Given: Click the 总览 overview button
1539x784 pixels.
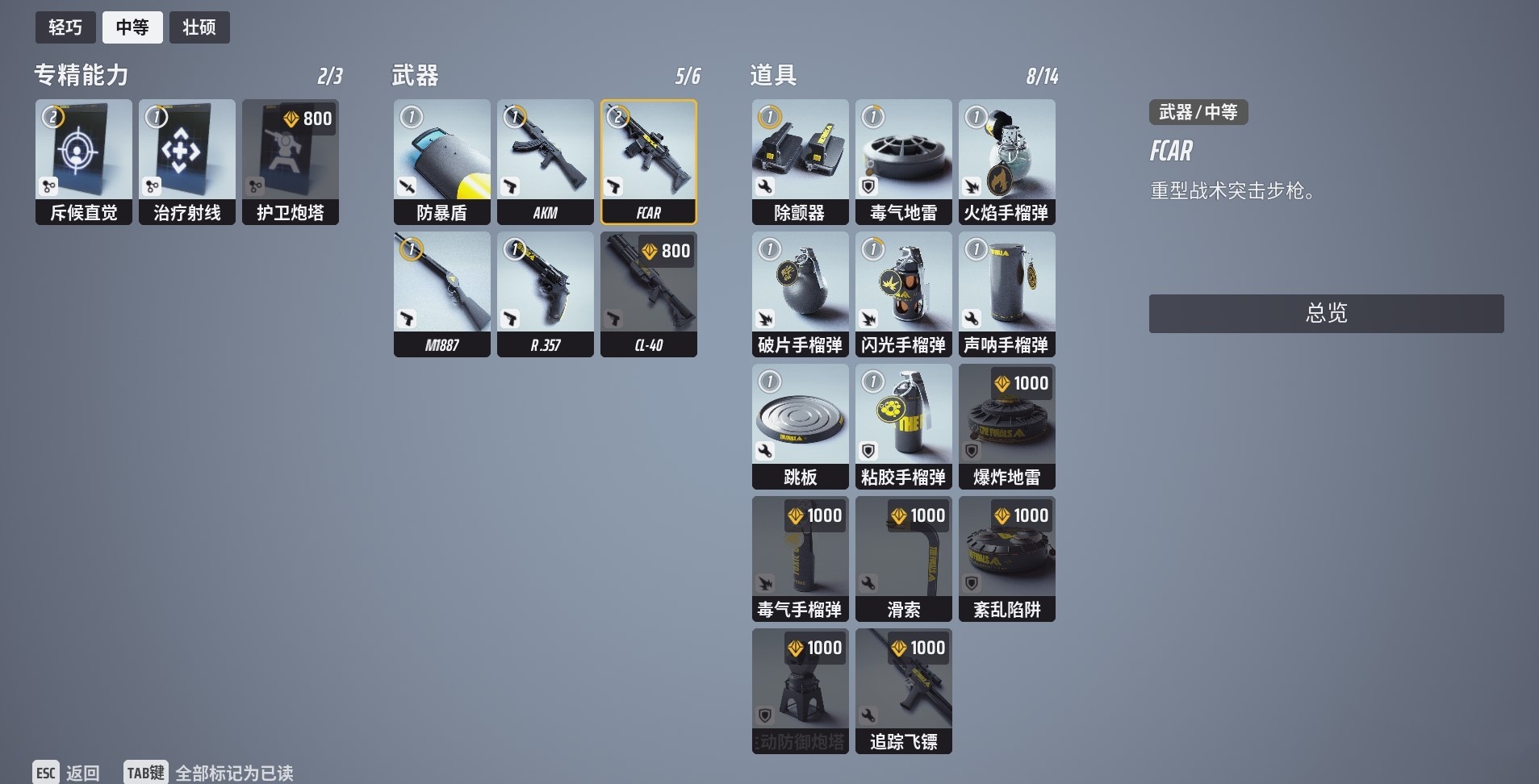Looking at the screenshot, I should 1325,313.
